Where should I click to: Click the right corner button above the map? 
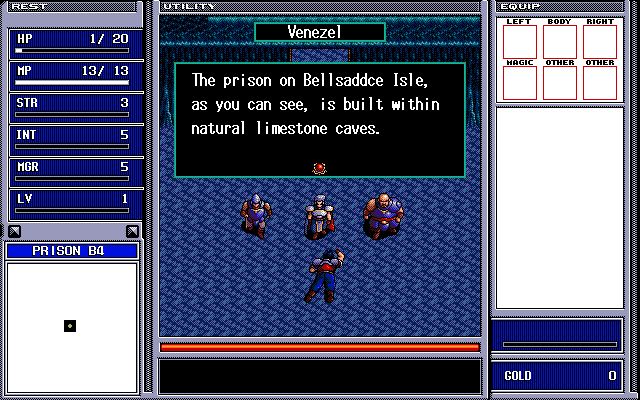pyautogui.click(x=132, y=232)
